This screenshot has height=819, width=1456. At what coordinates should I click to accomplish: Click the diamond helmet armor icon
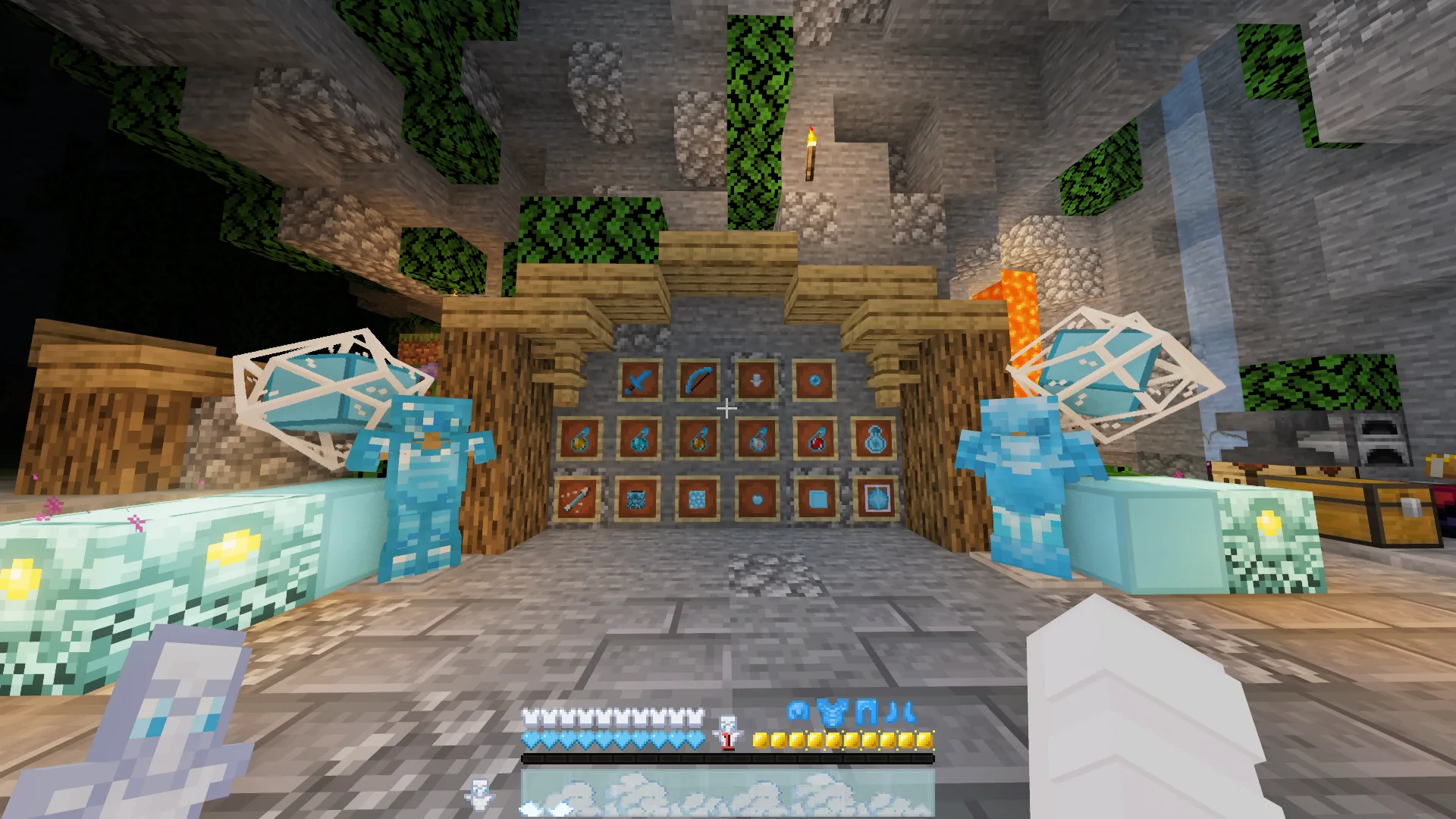[799, 712]
